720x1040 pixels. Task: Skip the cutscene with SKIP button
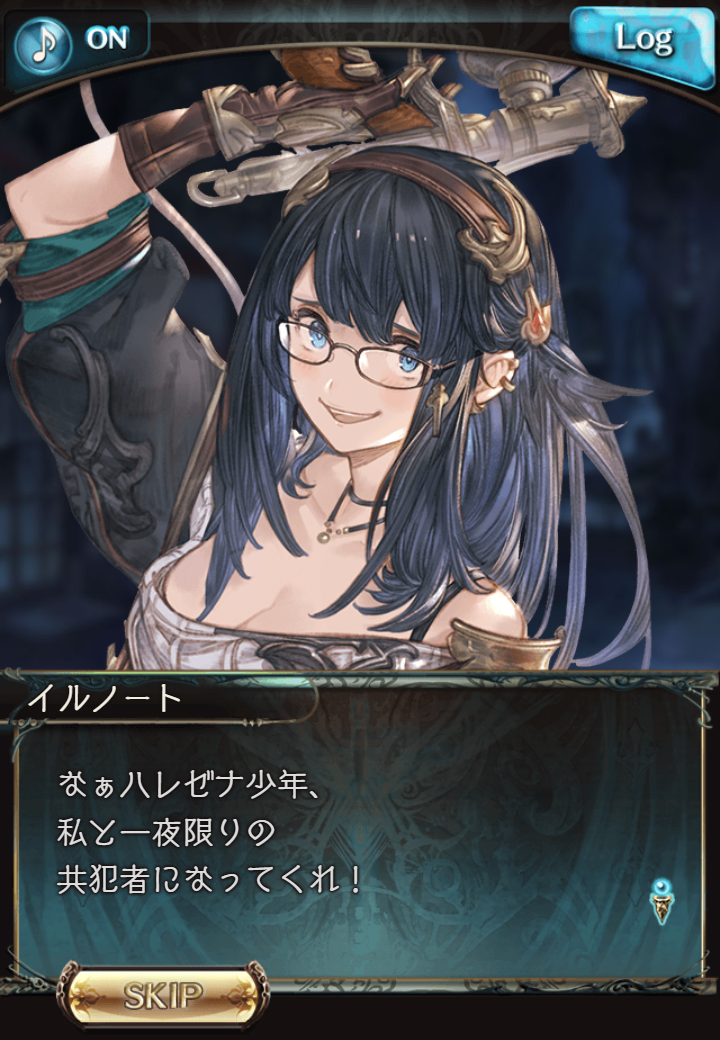163,994
